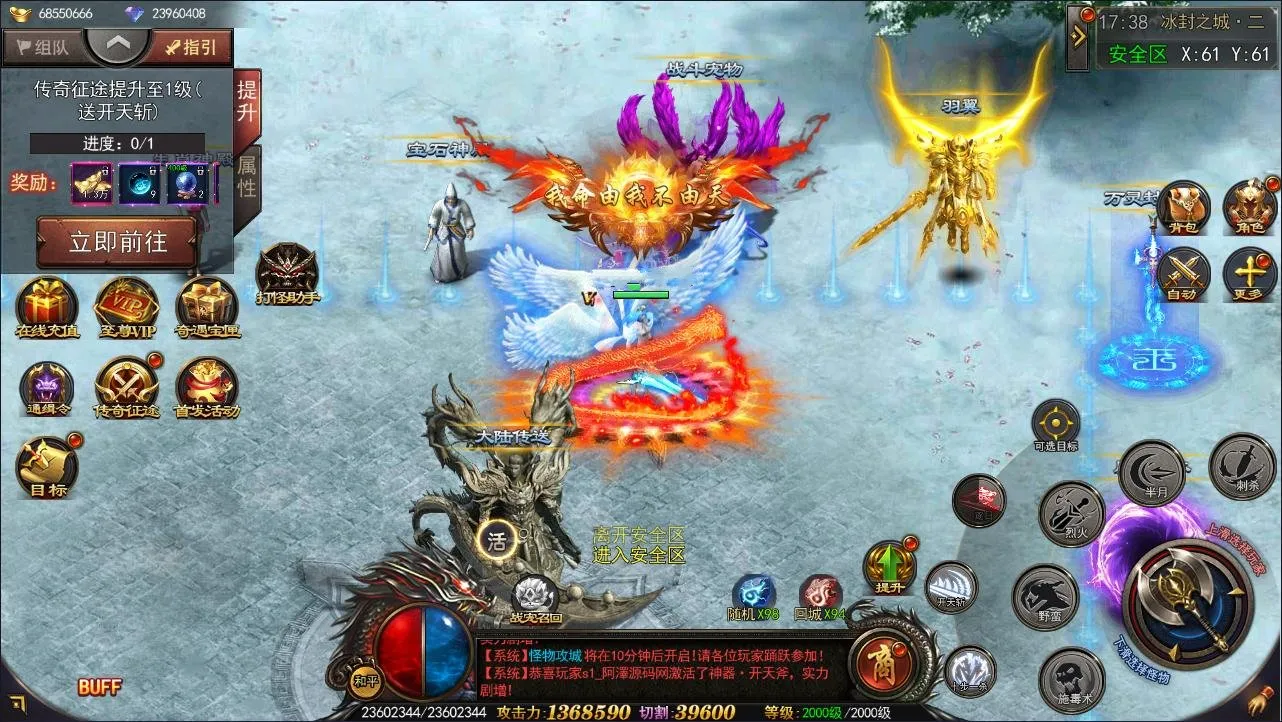Open the 奇遇宝匣 treasure box
Viewport: 1282px width, 722px height.
[207, 305]
